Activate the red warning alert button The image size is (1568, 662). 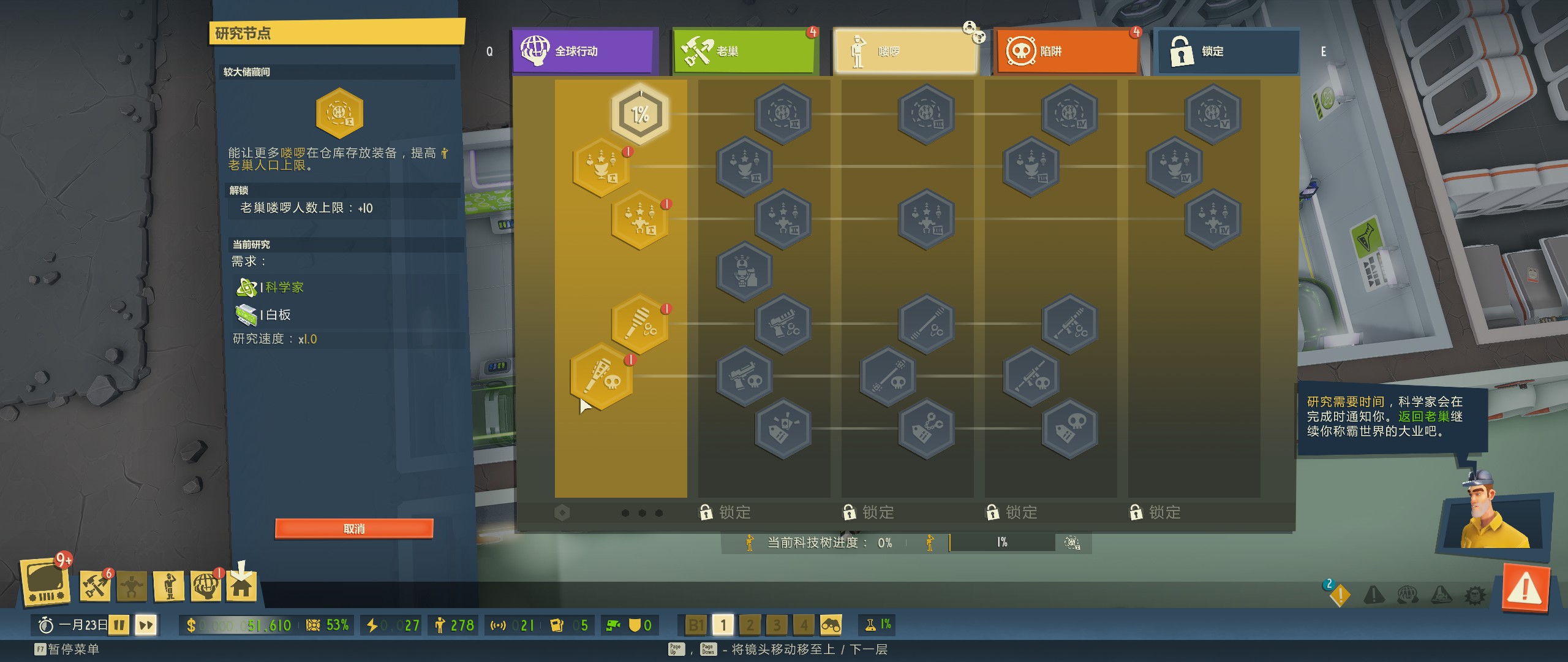coord(1526,590)
